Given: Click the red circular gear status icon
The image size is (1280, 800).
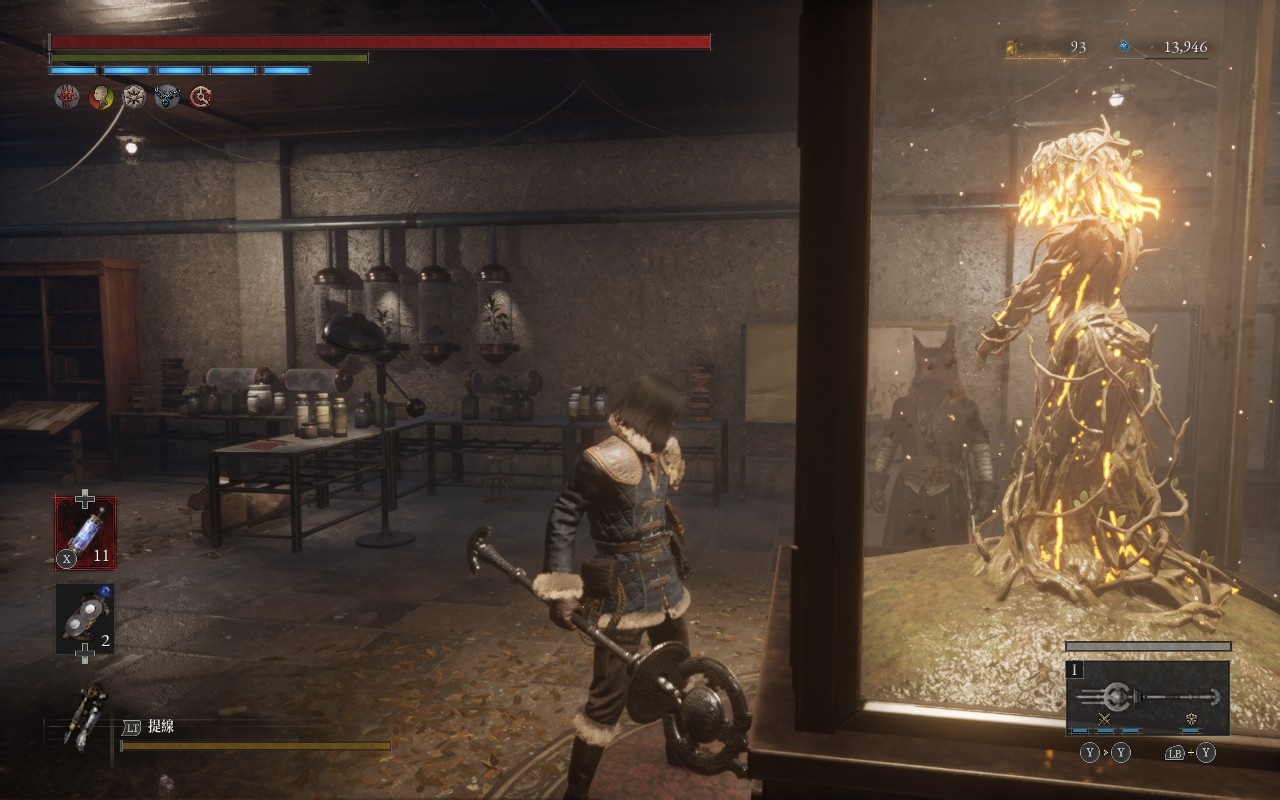Looking at the screenshot, I should click(x=202, y=97).
